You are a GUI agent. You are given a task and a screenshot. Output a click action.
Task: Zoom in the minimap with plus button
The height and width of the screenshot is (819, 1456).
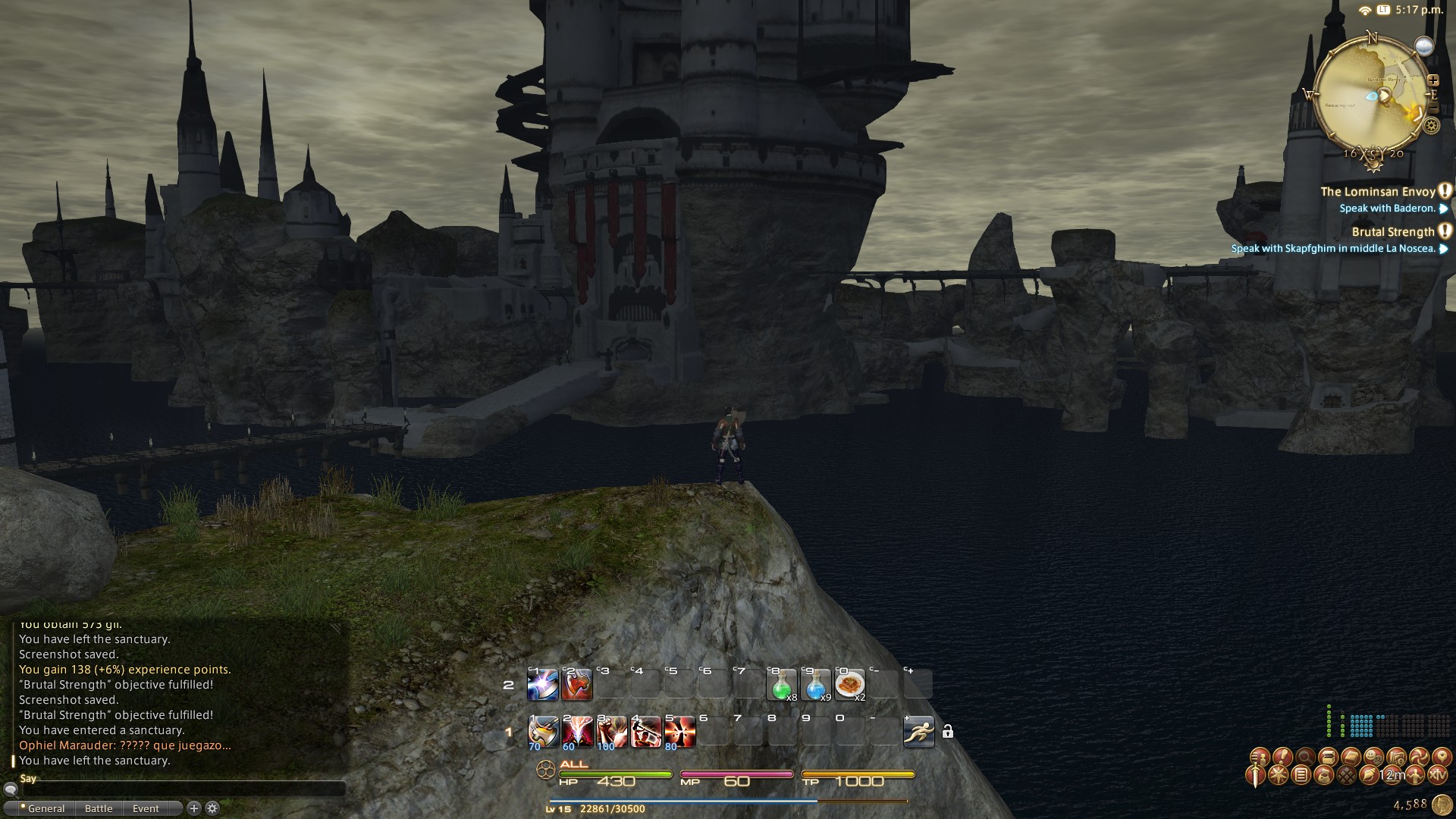(1432, 80)
